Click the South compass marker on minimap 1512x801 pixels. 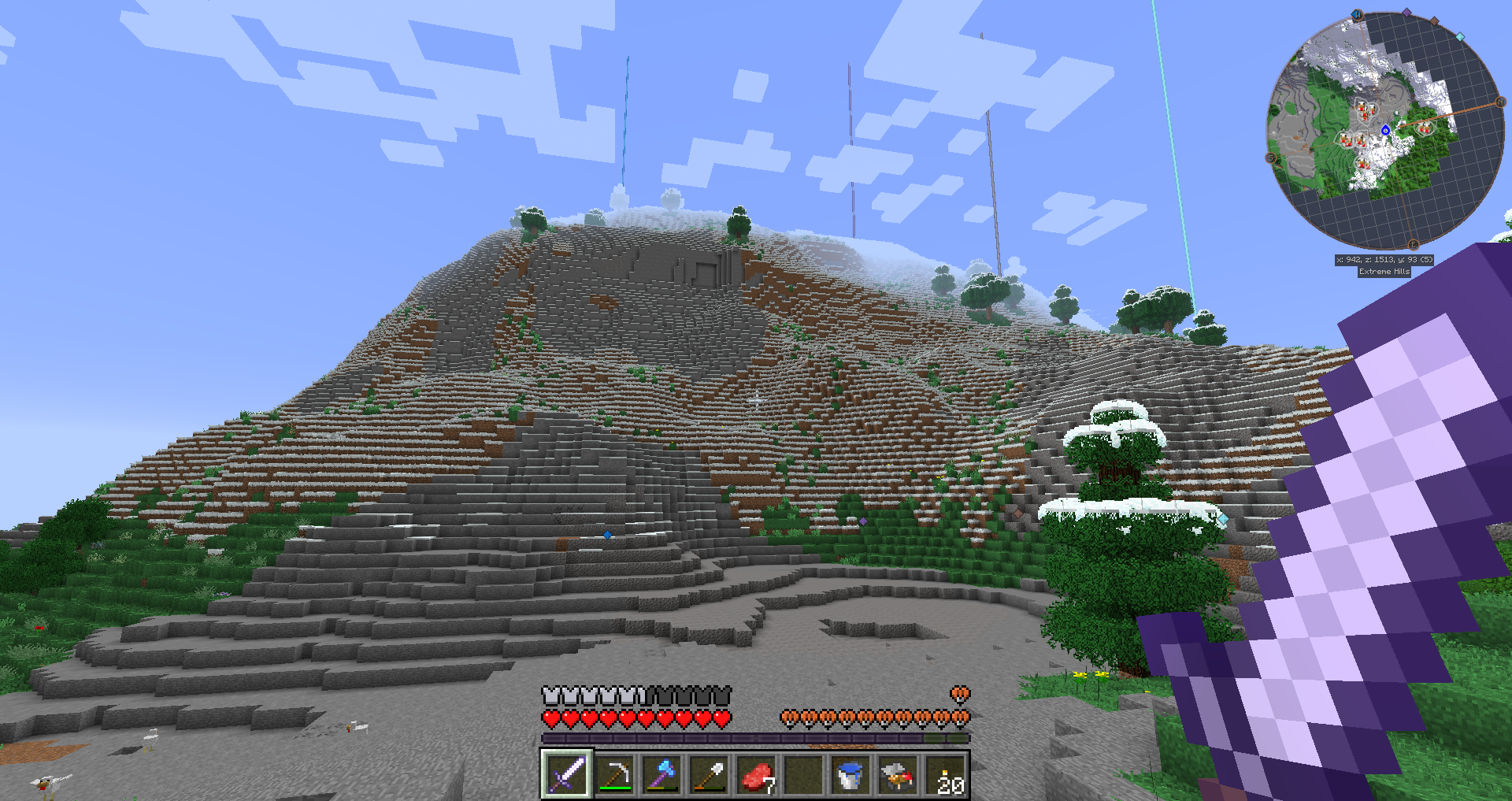click(x=1270, y=158)
